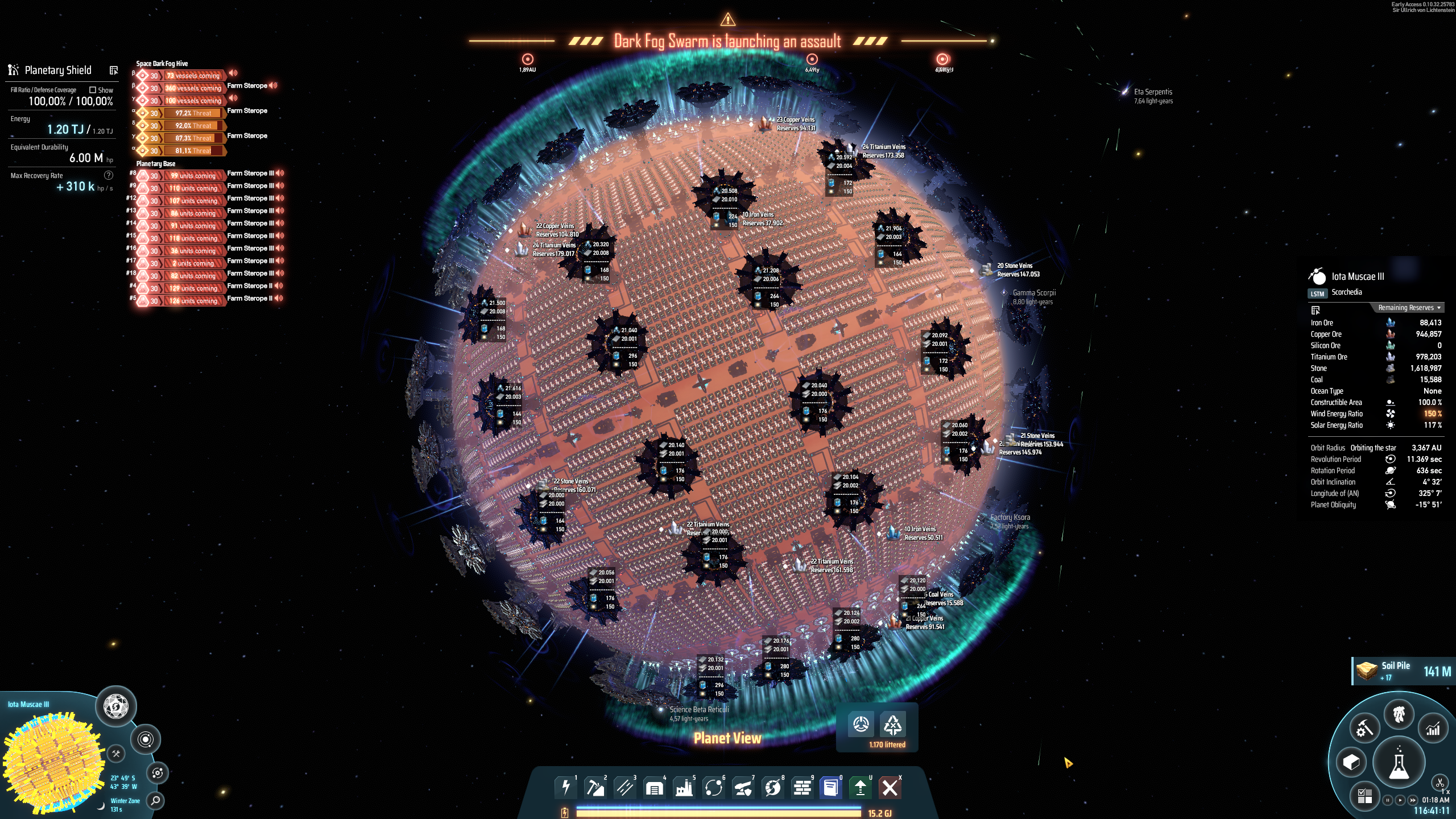Activate the green upgrade arrow tool
The width and height of the screenshot is (1456, 819).
click(860, 788)
